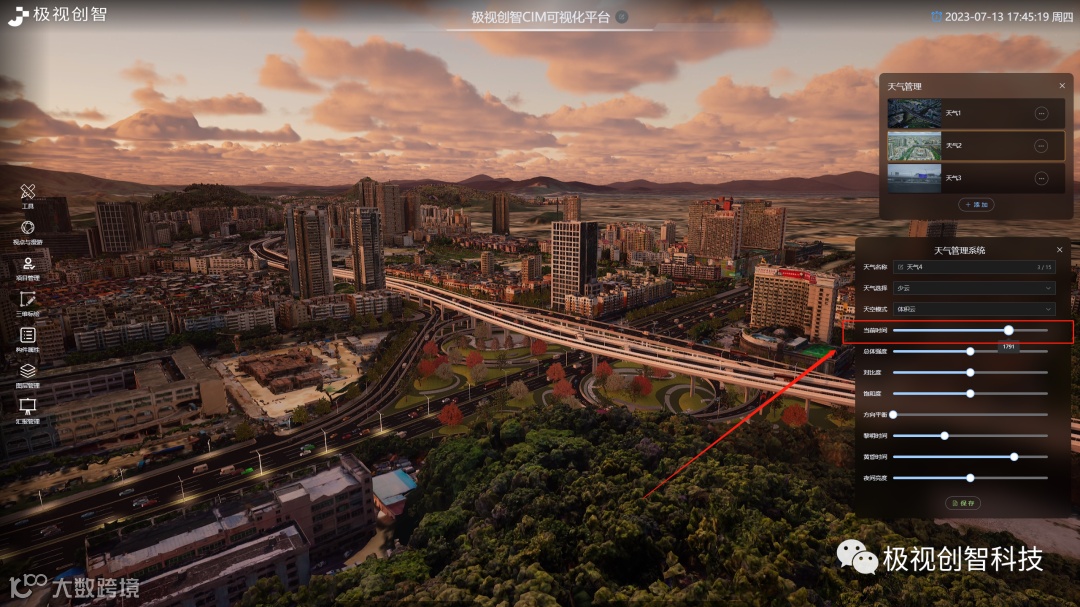Click the 天气名称 name input field
This screenshot has height=607, width=1080.
click(972, 267)
